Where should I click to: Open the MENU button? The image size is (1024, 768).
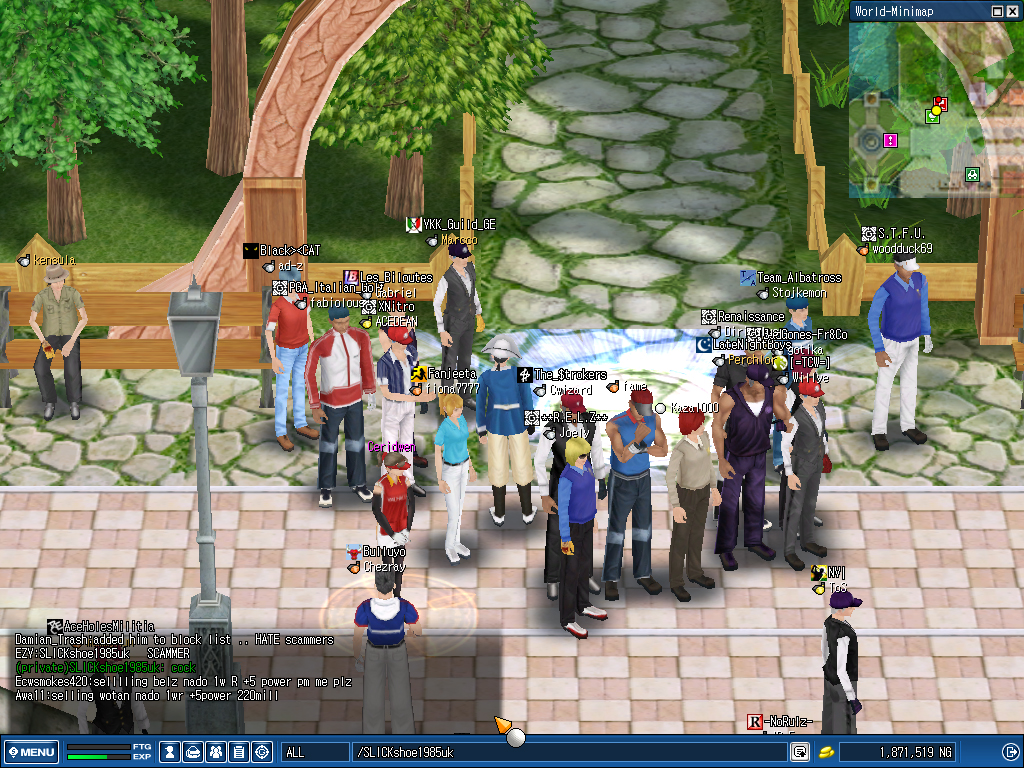[x=32, y=752]
